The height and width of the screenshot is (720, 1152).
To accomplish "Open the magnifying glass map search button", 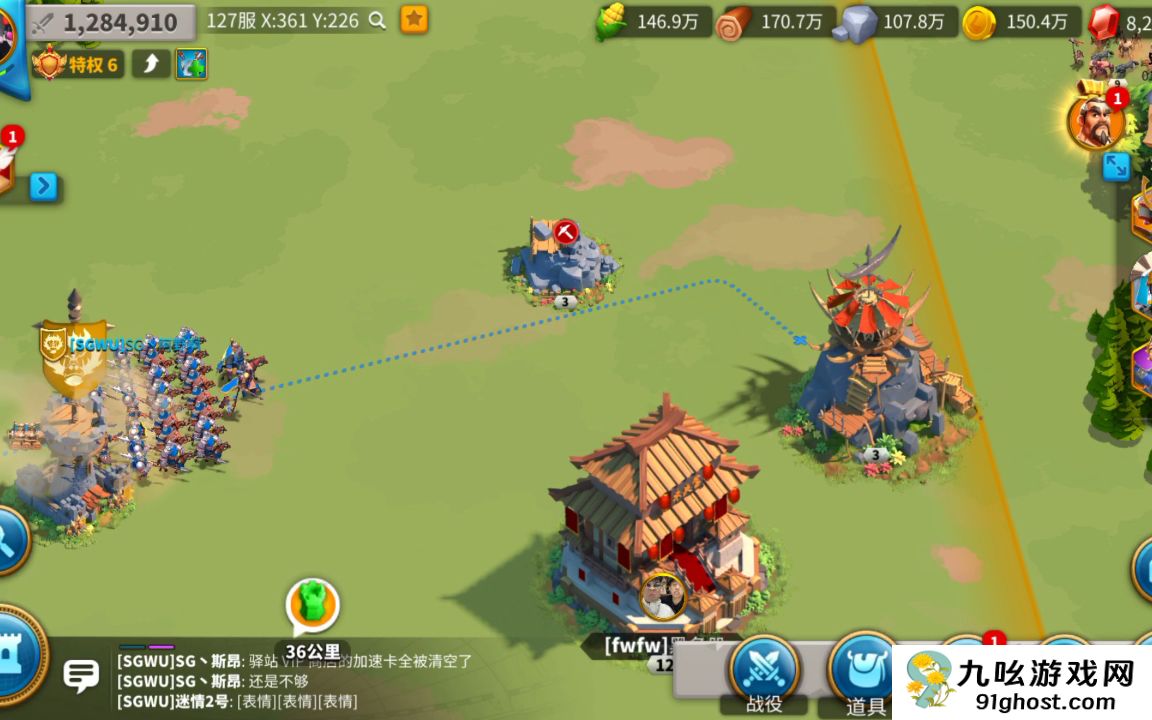I will pos(10,540).
